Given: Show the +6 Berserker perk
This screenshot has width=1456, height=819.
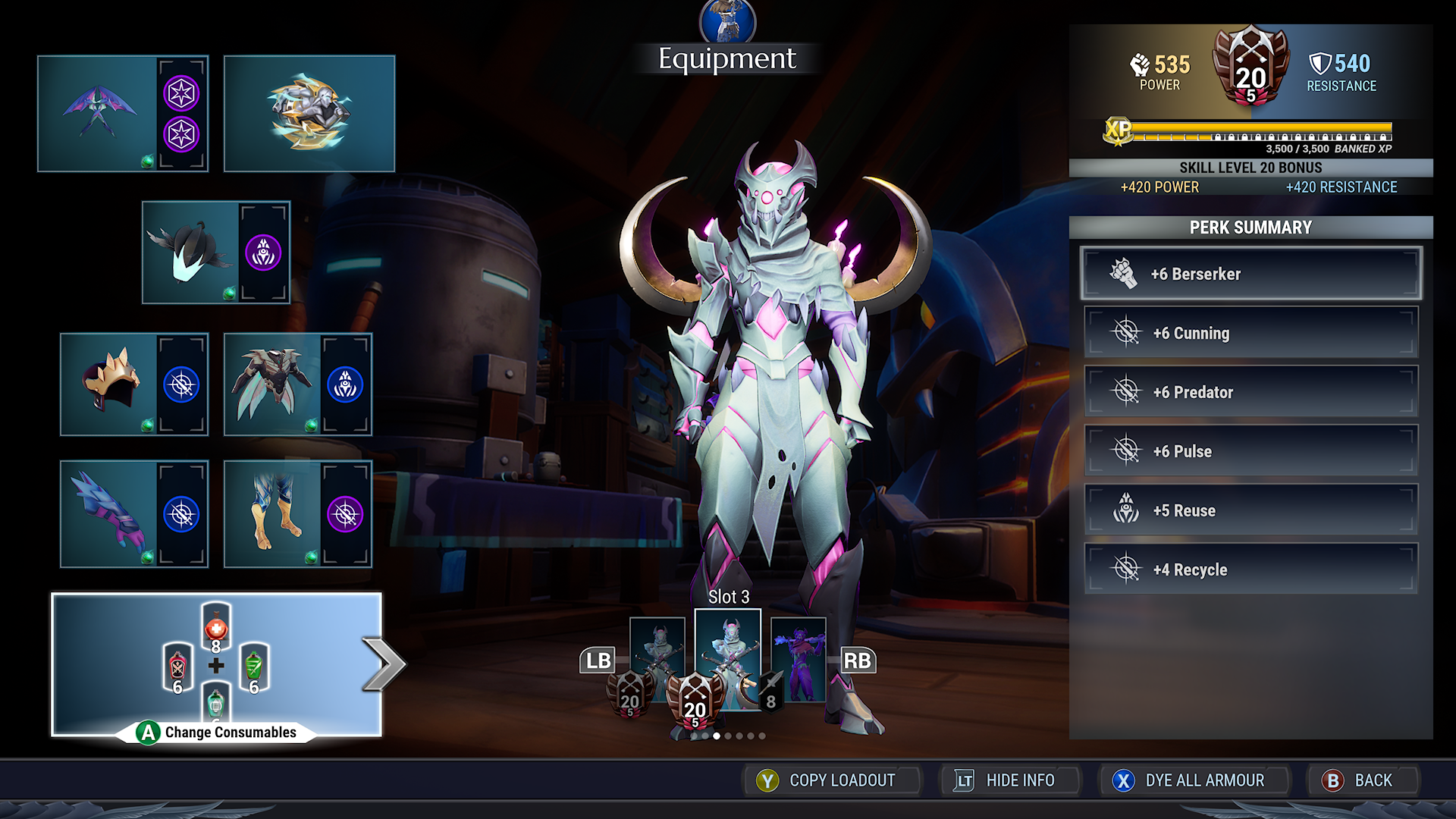Looking at the screenshot, I should point(1250,274).
